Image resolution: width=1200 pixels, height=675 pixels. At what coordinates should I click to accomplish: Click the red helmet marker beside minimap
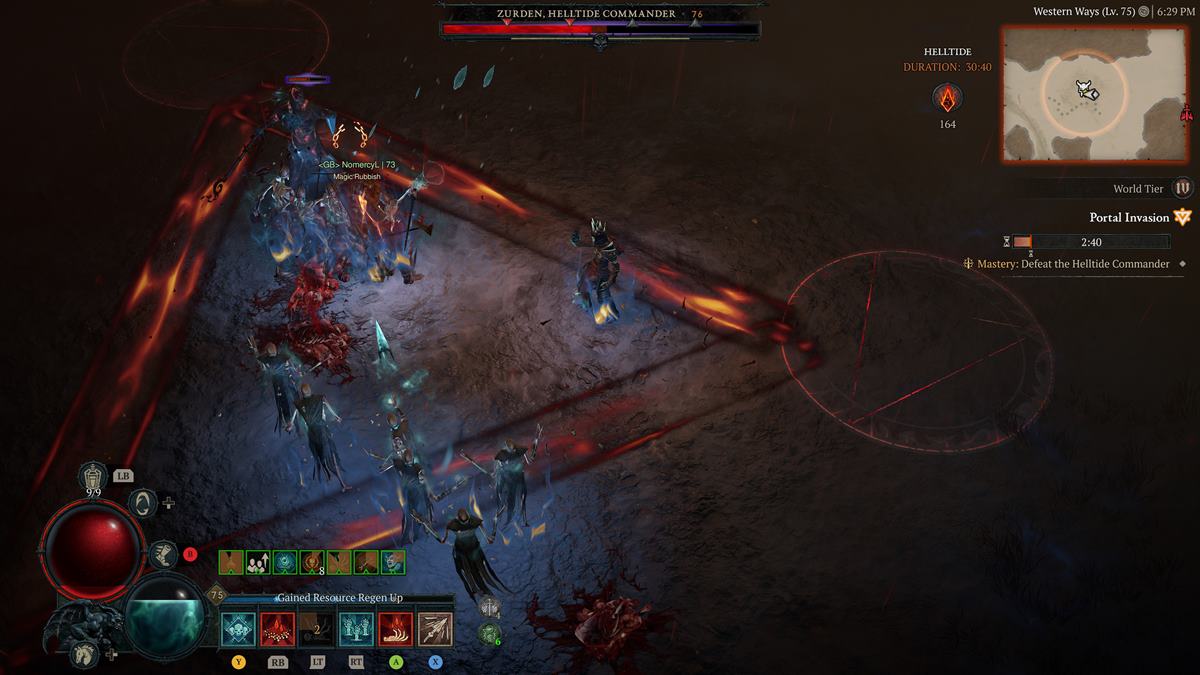tap(1187, 112)
